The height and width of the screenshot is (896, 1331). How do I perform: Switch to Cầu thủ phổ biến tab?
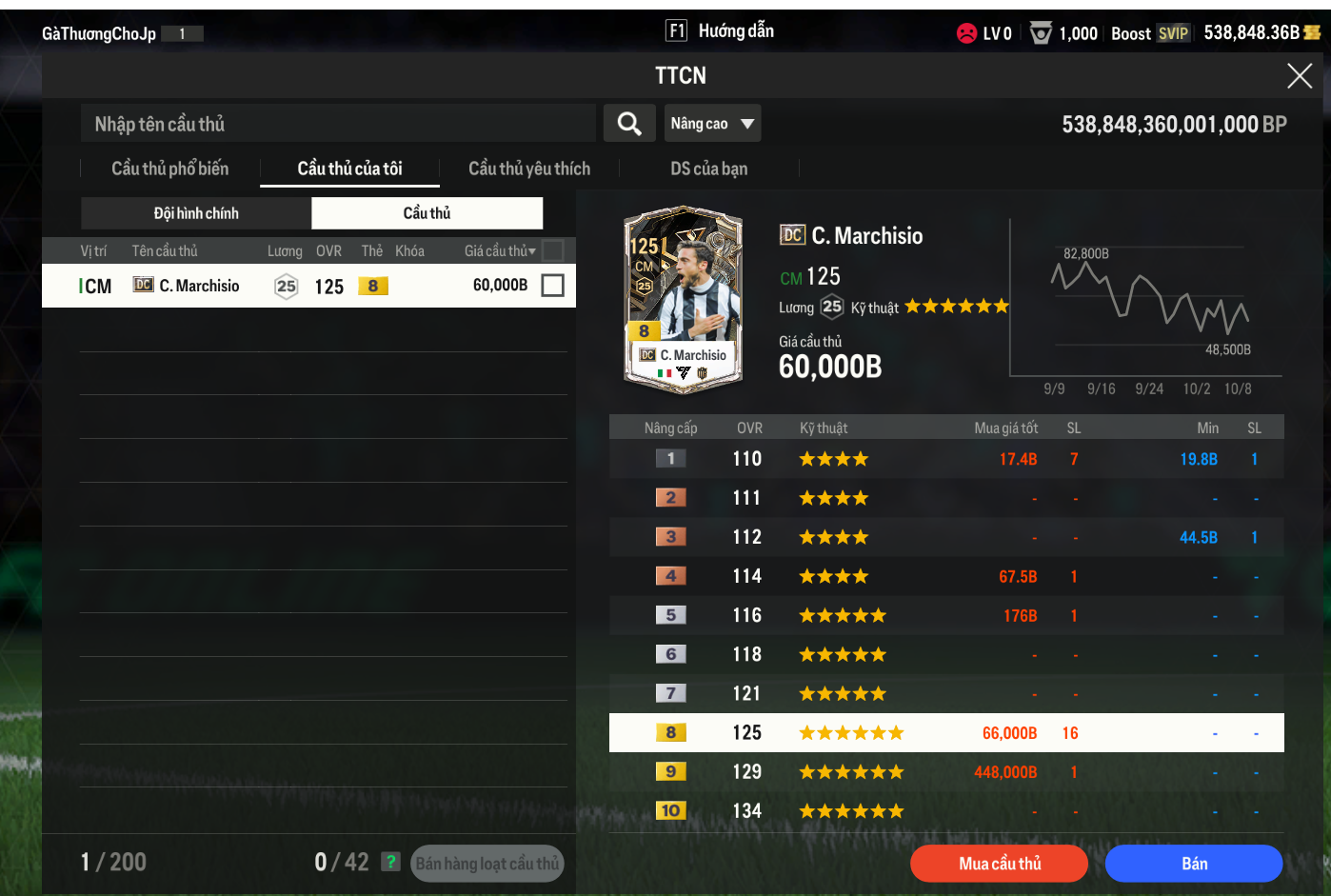(170, 169)
